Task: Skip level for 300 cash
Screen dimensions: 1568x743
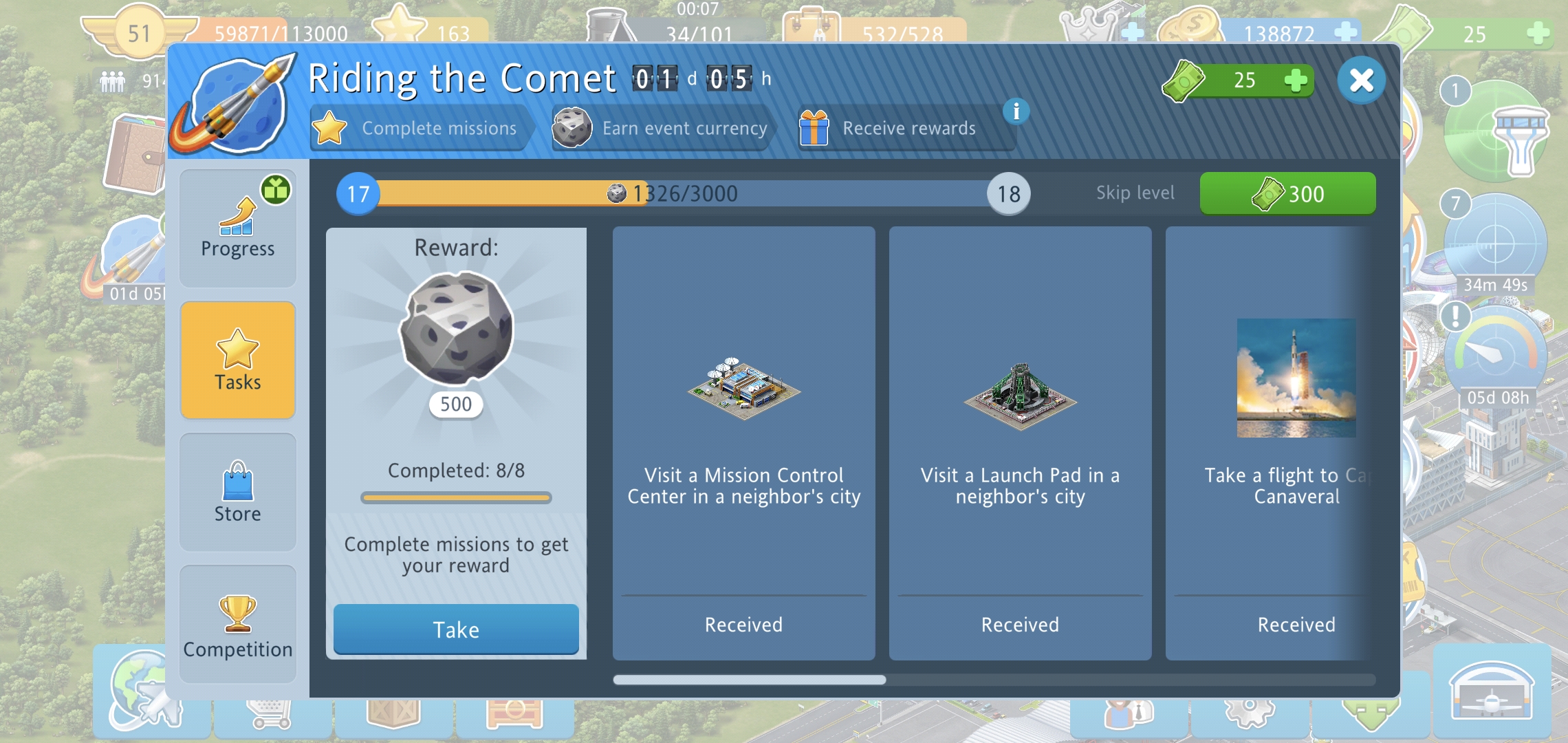Action: (x=1287, y=194)
